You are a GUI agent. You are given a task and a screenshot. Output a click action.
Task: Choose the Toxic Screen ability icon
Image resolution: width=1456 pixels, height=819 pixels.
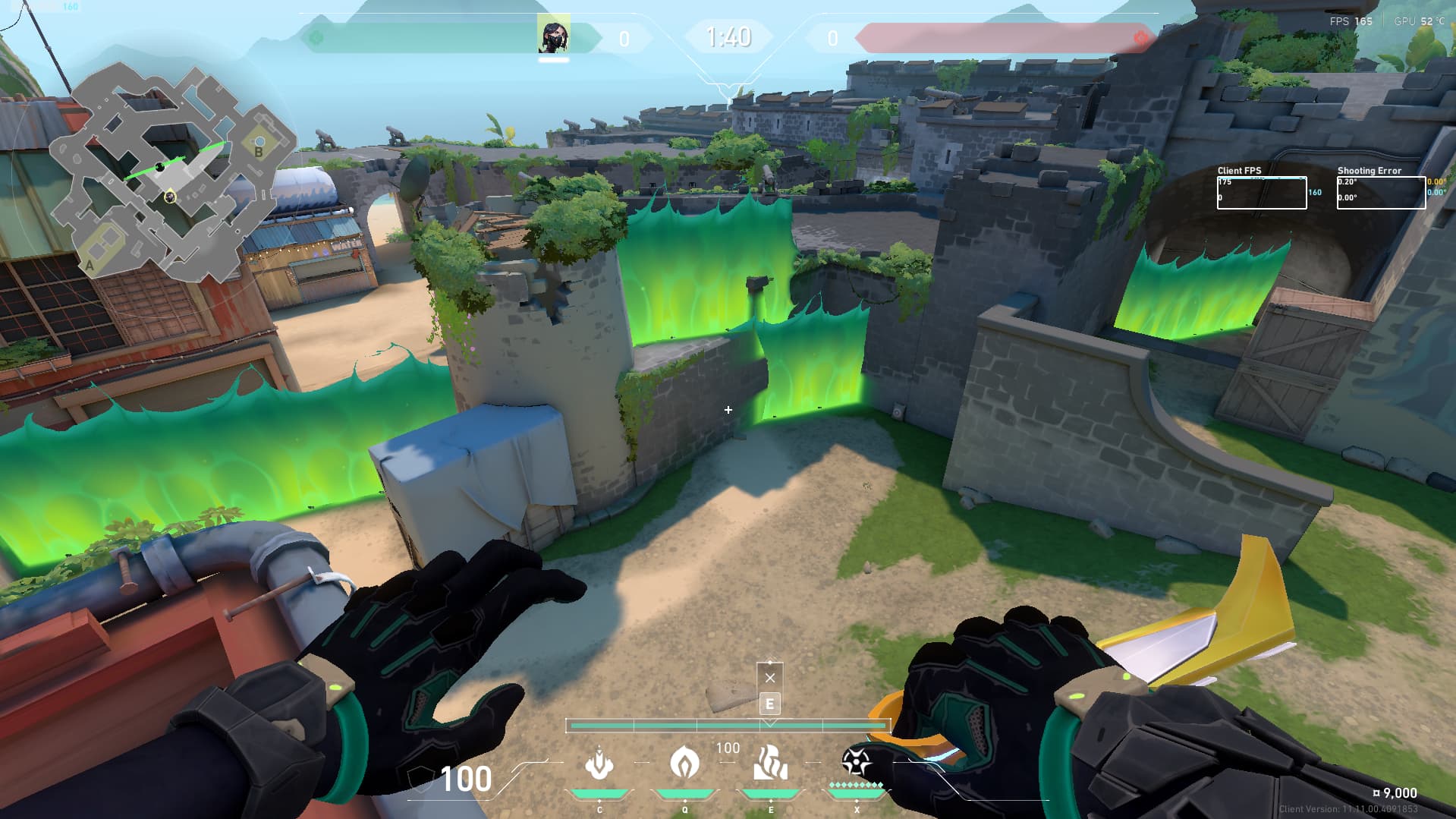770,762
